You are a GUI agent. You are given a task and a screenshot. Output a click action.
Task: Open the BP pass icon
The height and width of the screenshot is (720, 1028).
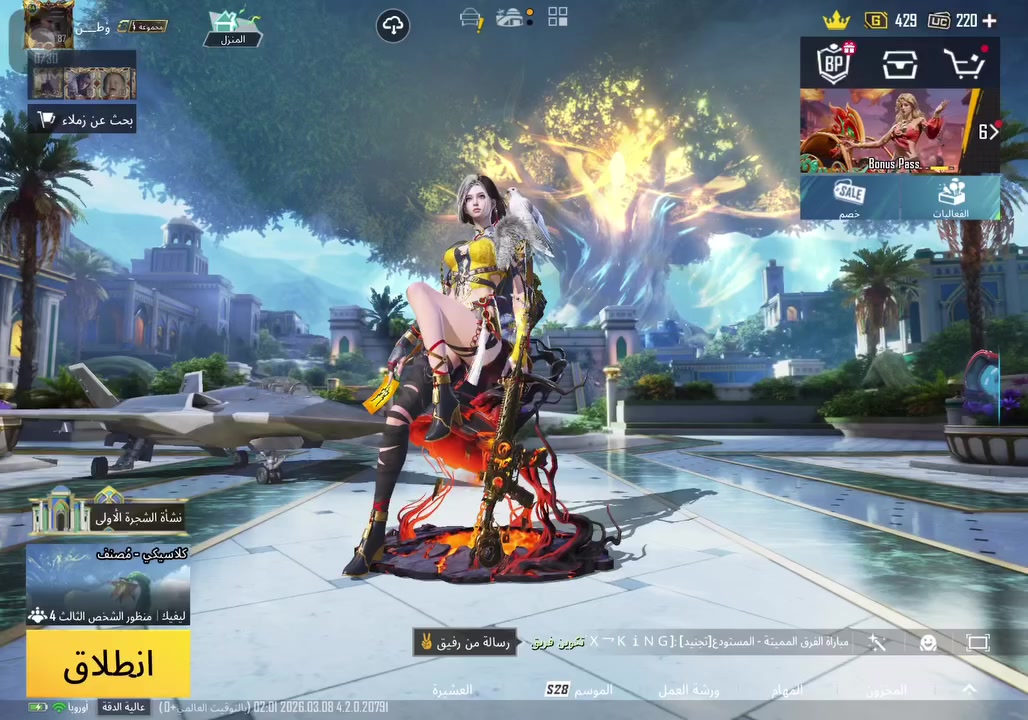point(834,64)
